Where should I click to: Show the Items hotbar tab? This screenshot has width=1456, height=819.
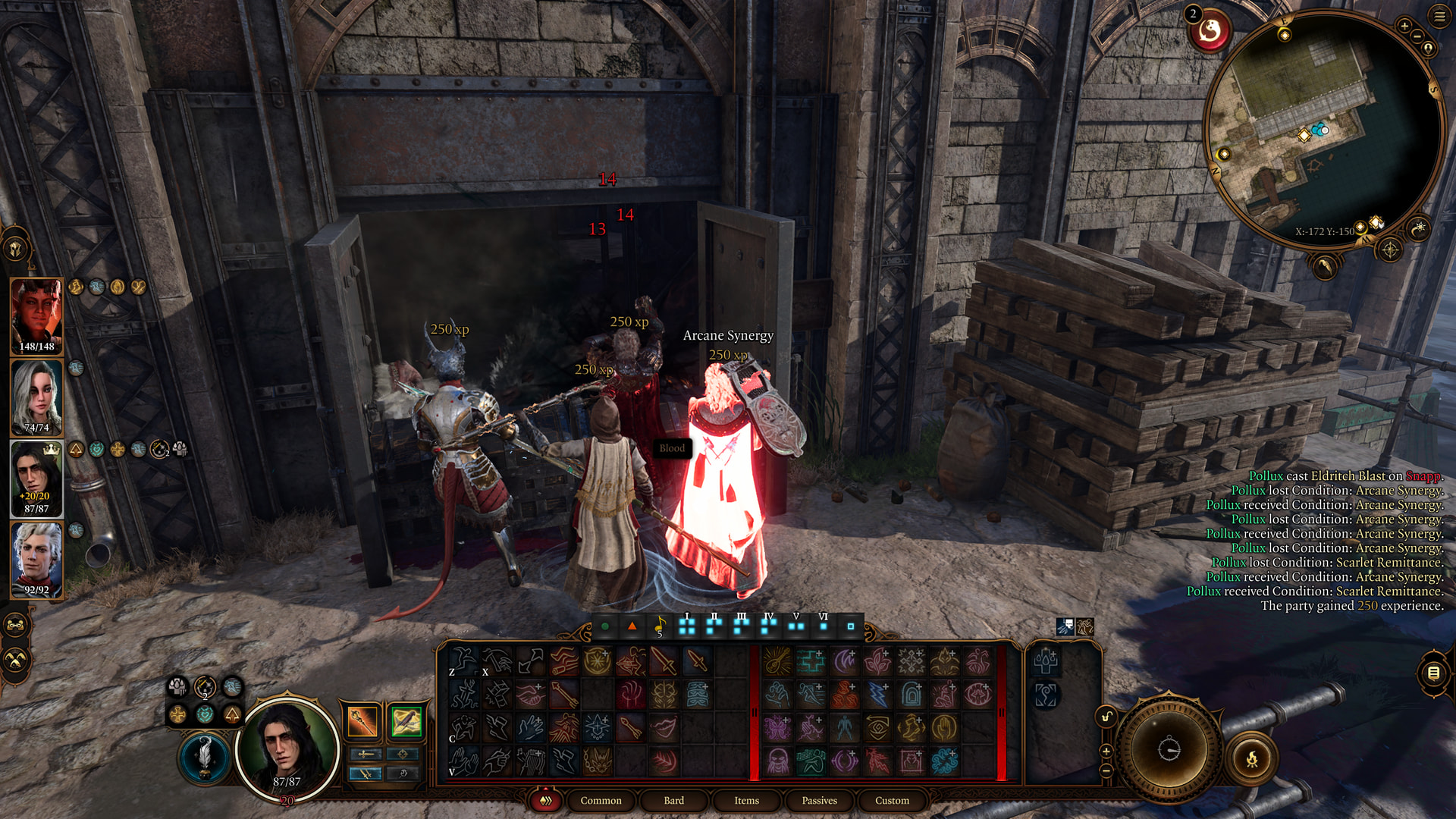click(x=746, y=800)
